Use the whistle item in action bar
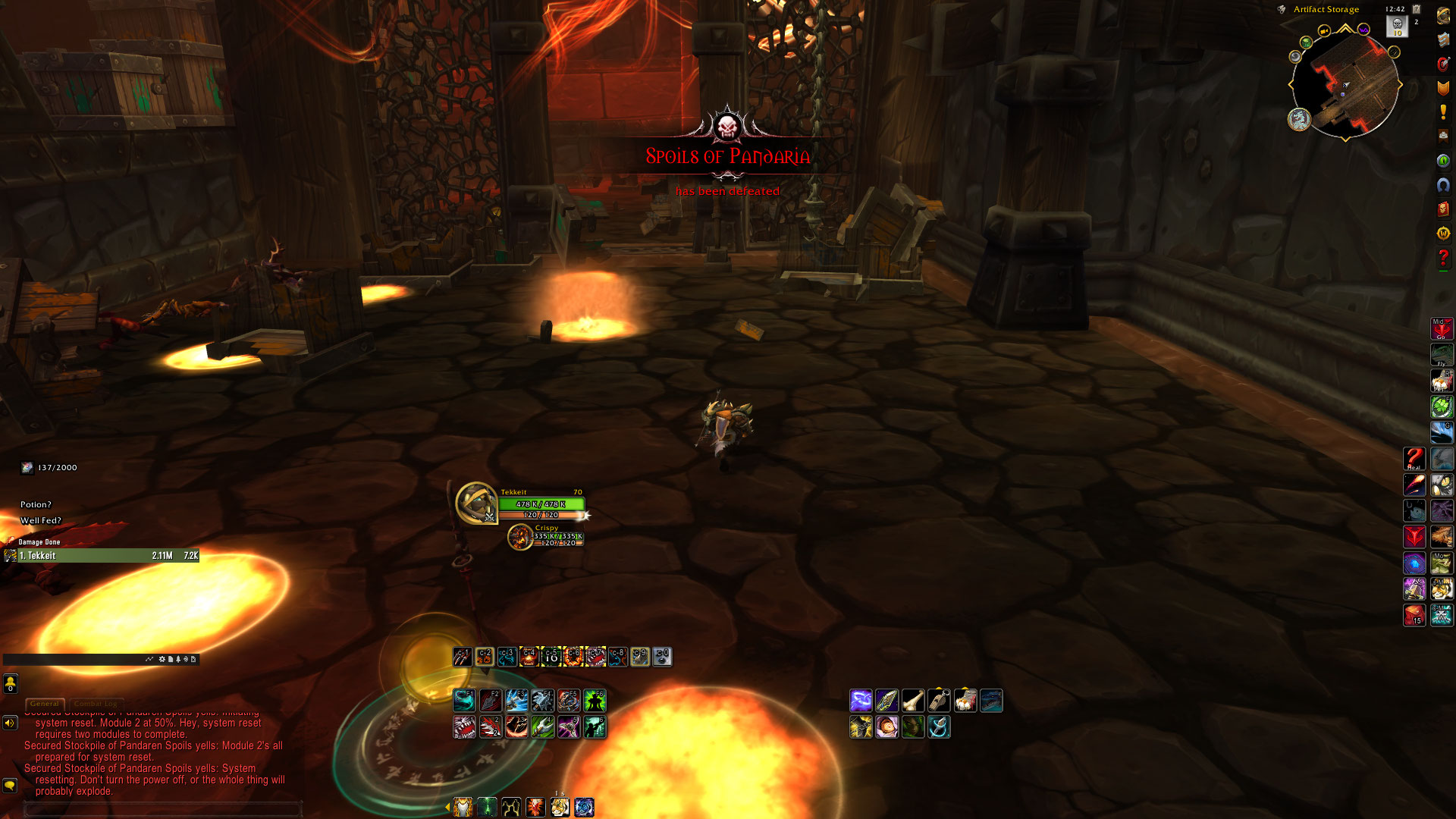Image resolution: width=1456 pixels, height=819 pixels. click(x=939, y=701)
